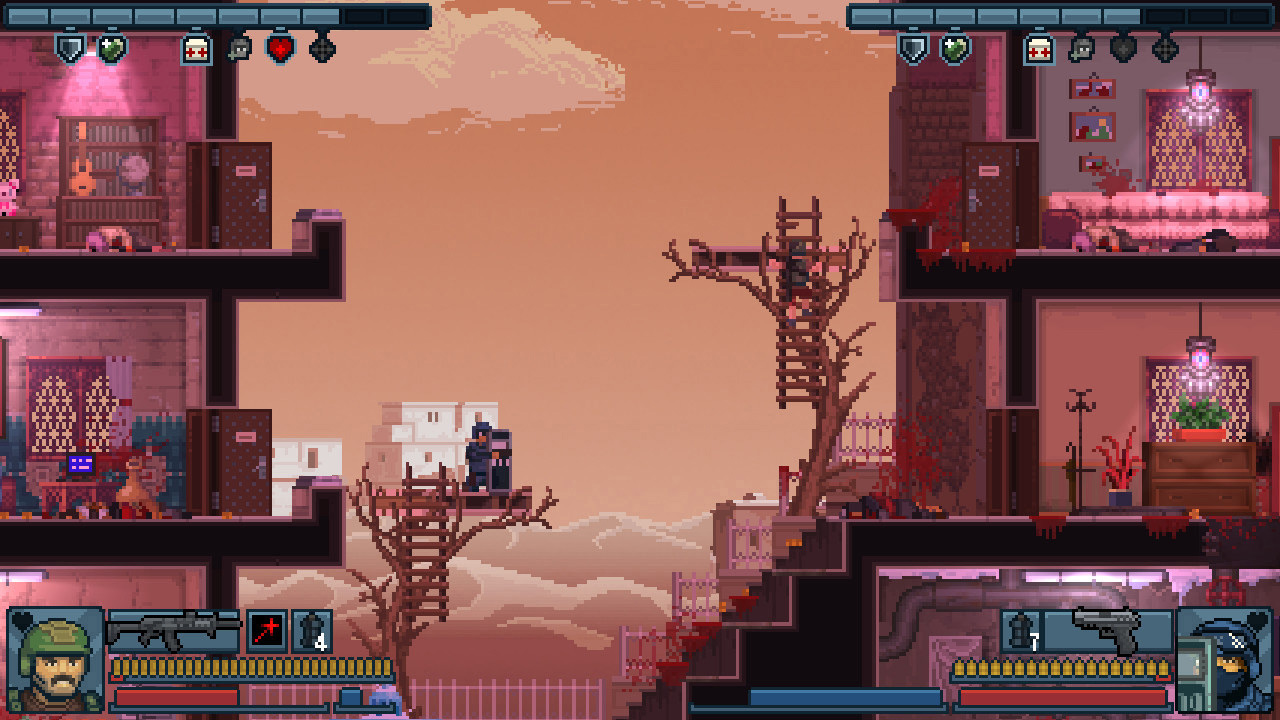Toggle the gas mask pickup icon near the right bar

click(1080, 48)
